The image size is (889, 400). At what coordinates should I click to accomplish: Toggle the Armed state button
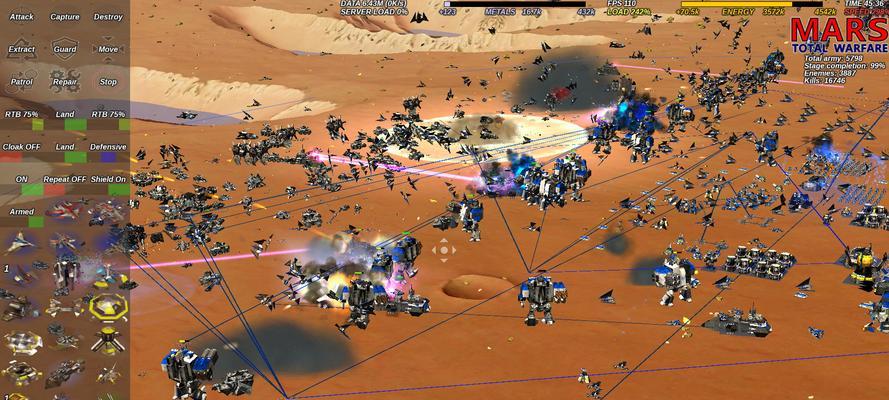coord(21,212)
